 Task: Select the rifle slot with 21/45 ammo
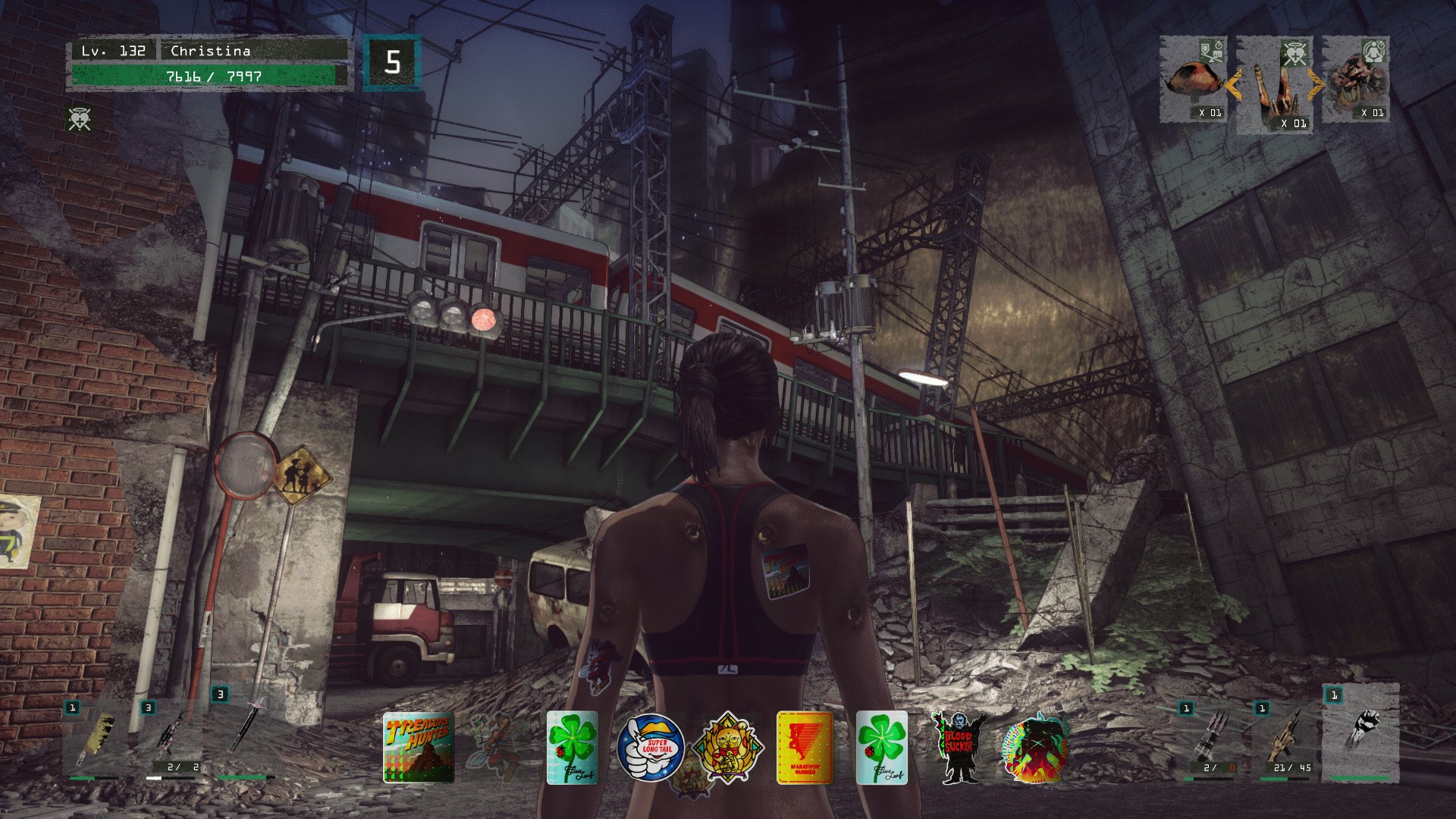1285,739
